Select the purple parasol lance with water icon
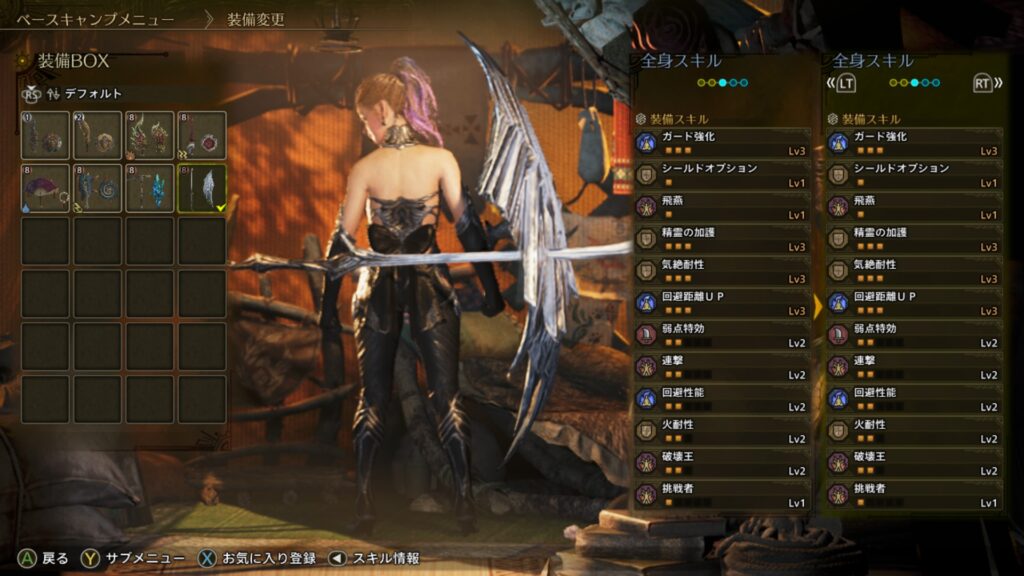 click(45, 188)
